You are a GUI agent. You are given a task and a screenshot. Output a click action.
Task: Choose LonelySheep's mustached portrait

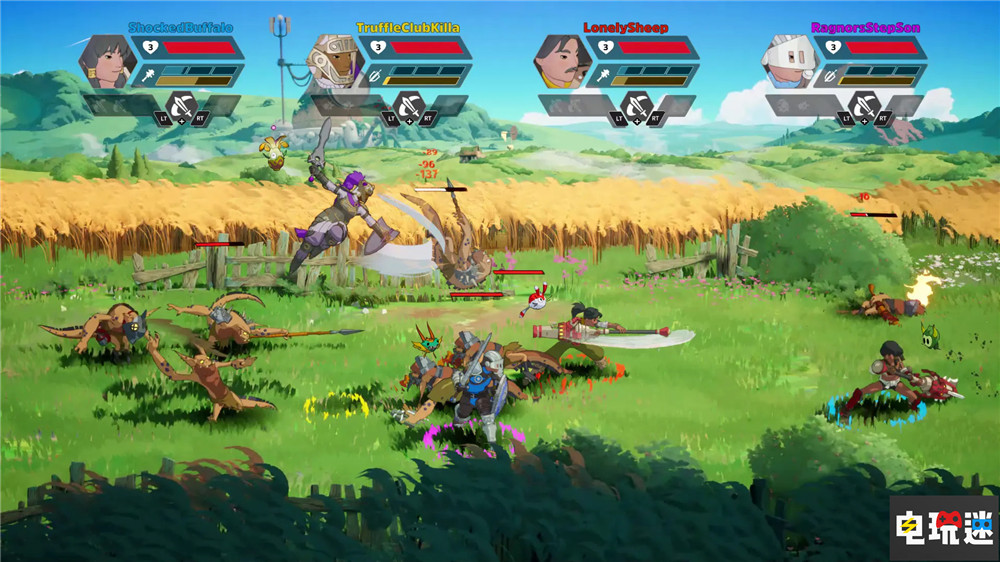pos(562,63)
